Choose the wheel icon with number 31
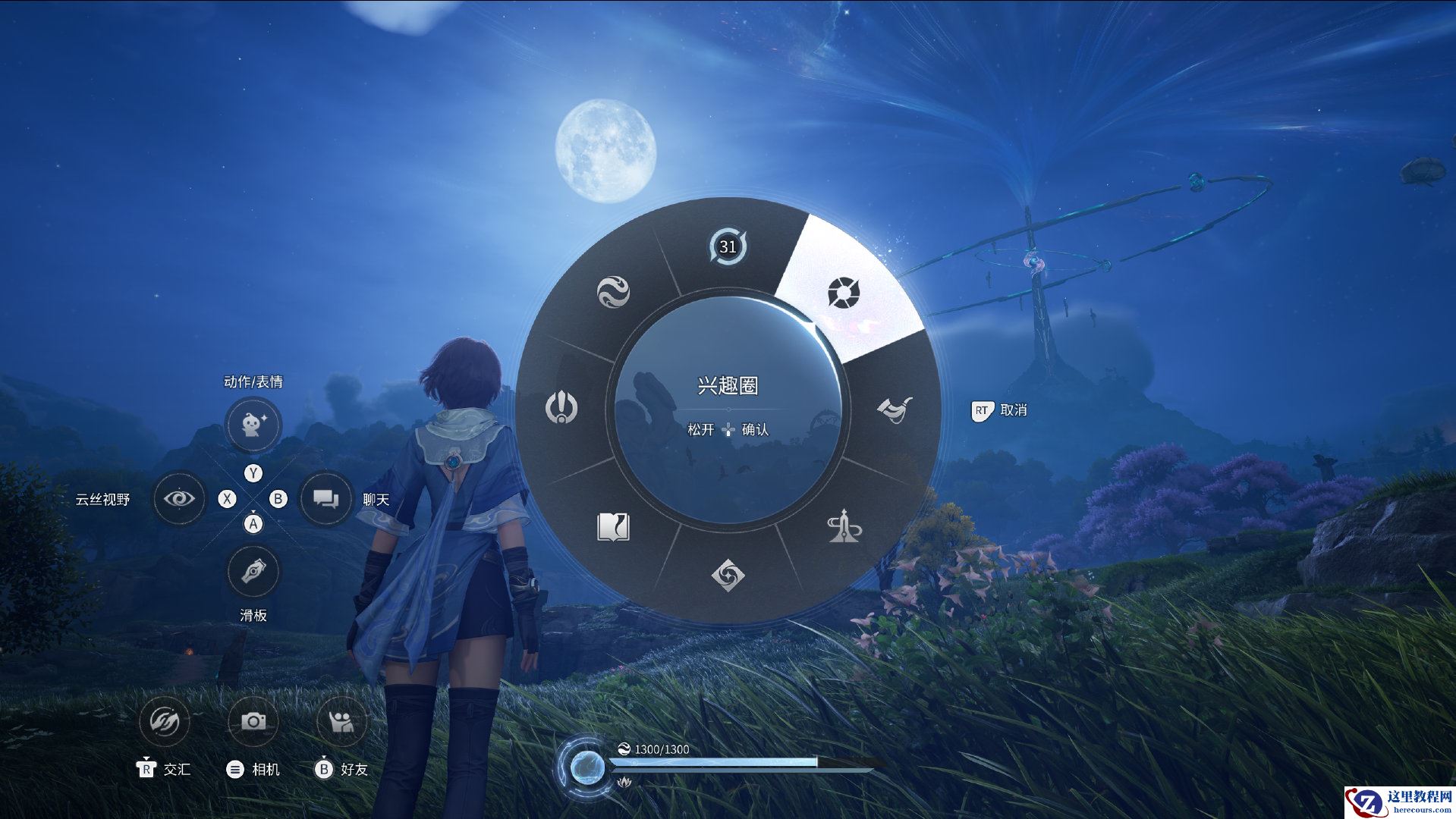This screenshot has height=819, width=1456. pos(728,246)
